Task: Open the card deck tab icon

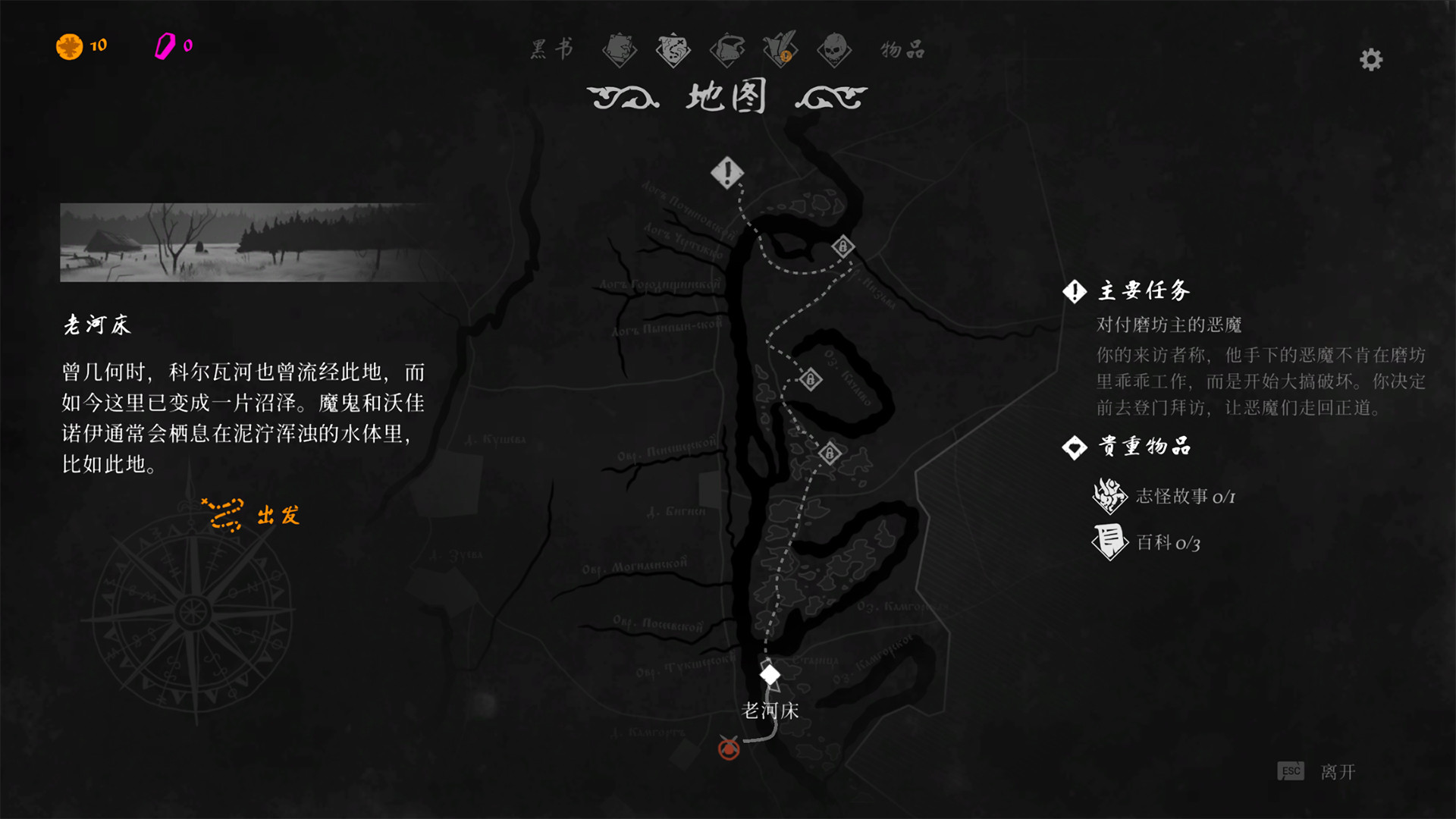Action: point(620,49)
